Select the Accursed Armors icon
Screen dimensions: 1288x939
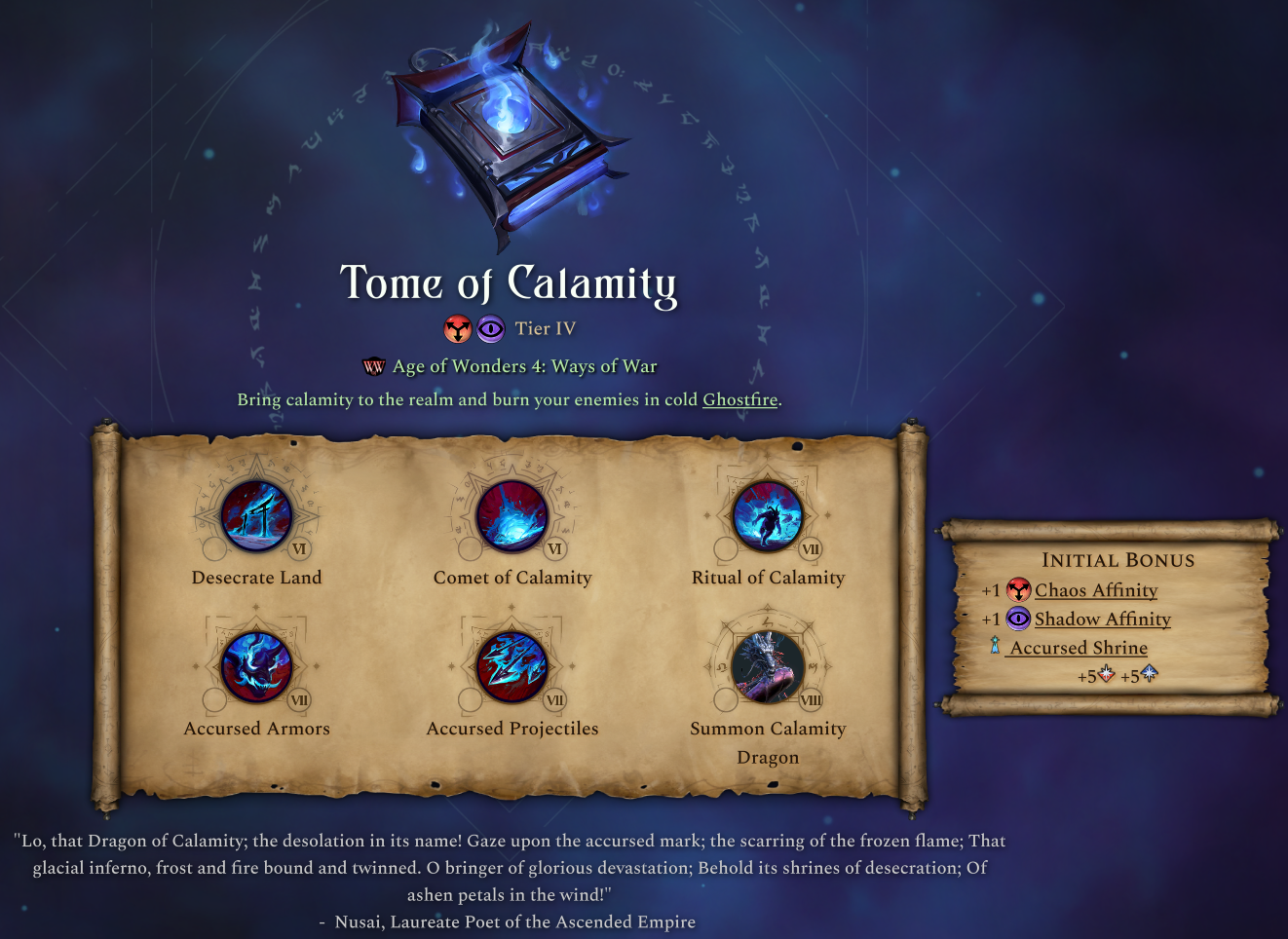coord(256,667)
